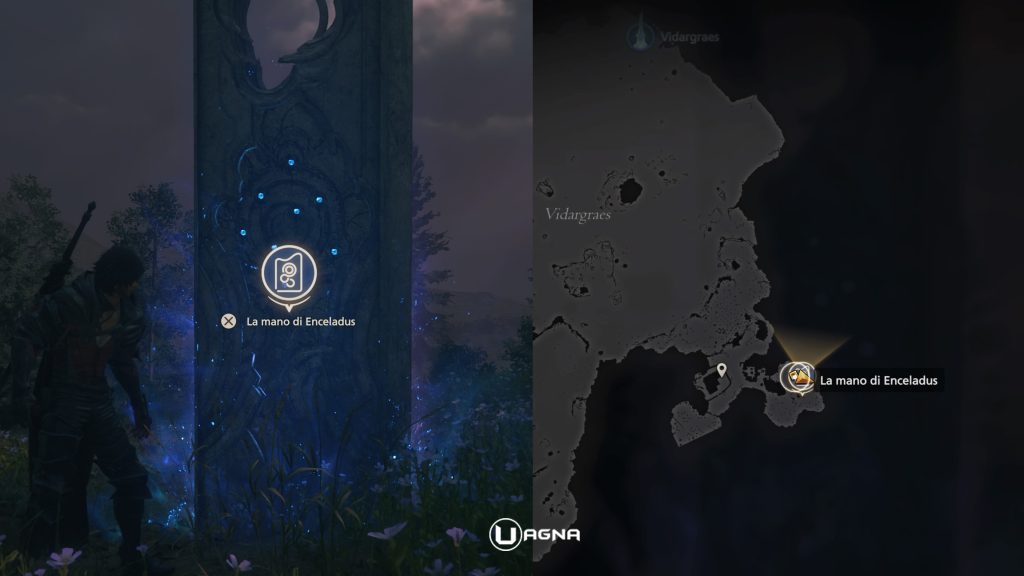
Task: Select the white location pin on the map
Action: [x=721, y=372]
